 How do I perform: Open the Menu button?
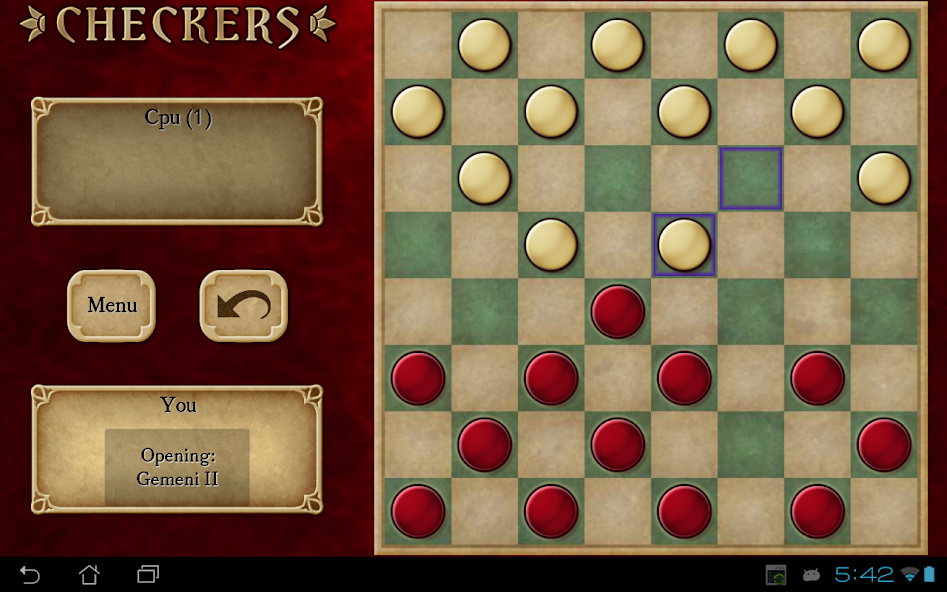pos(111,305)
